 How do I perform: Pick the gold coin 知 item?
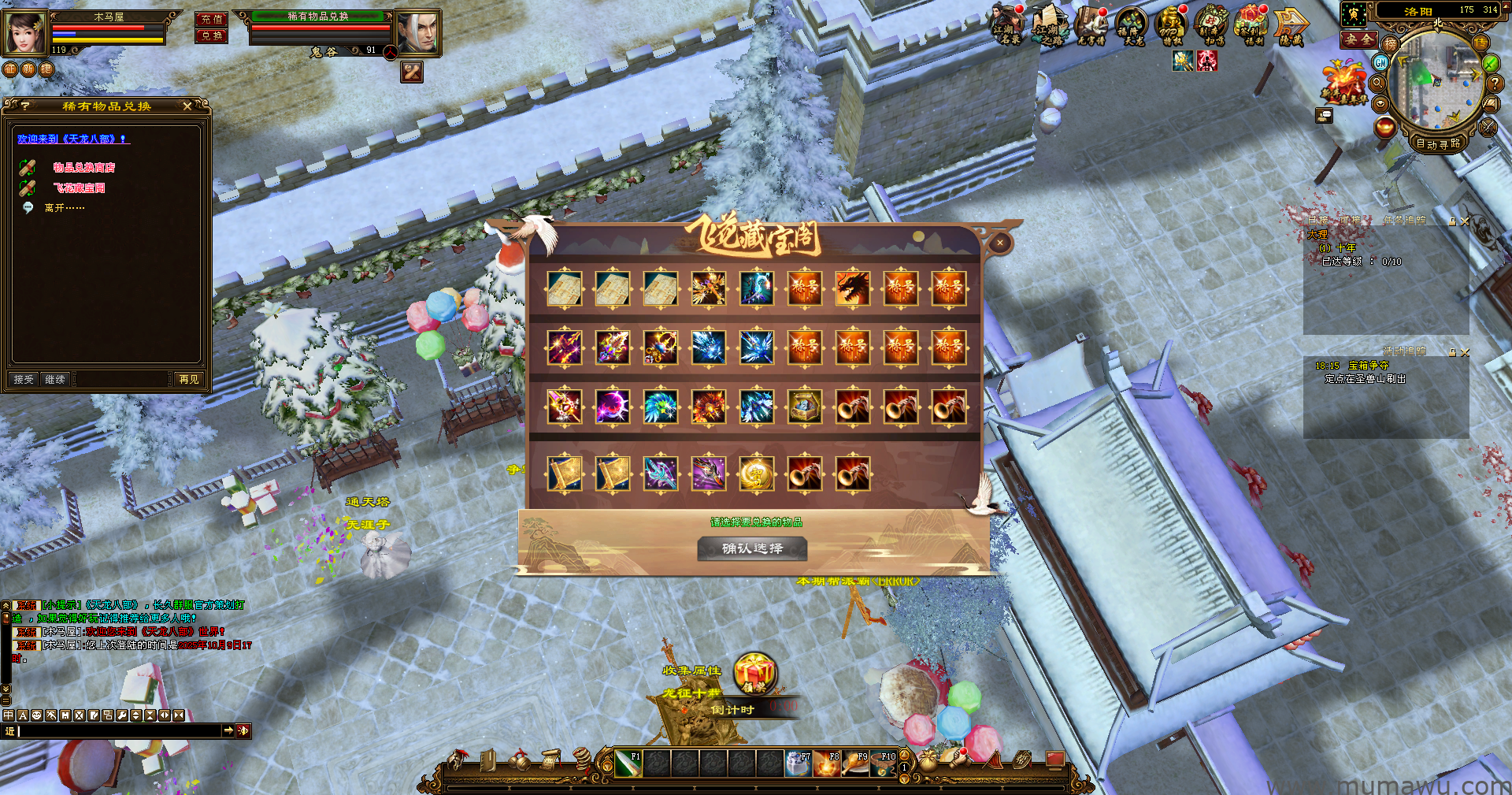757,474
